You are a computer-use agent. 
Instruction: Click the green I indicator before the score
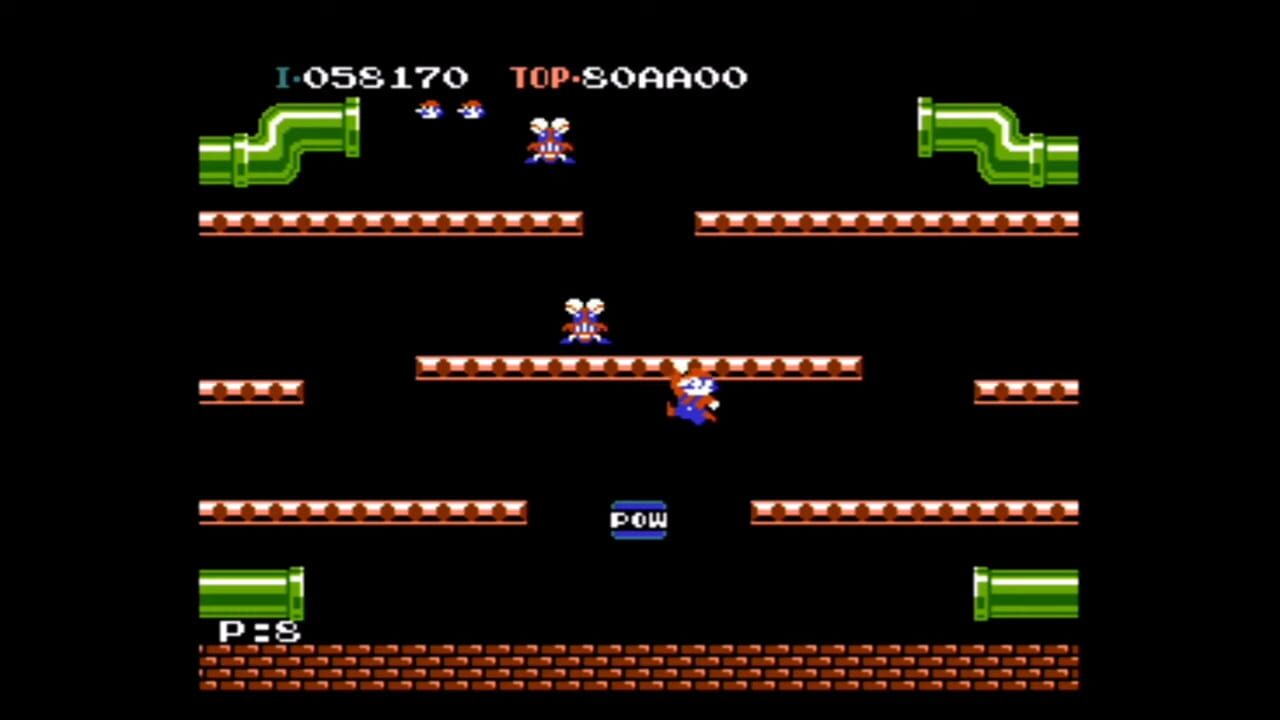pyautogui.click(x=283, y=78)
